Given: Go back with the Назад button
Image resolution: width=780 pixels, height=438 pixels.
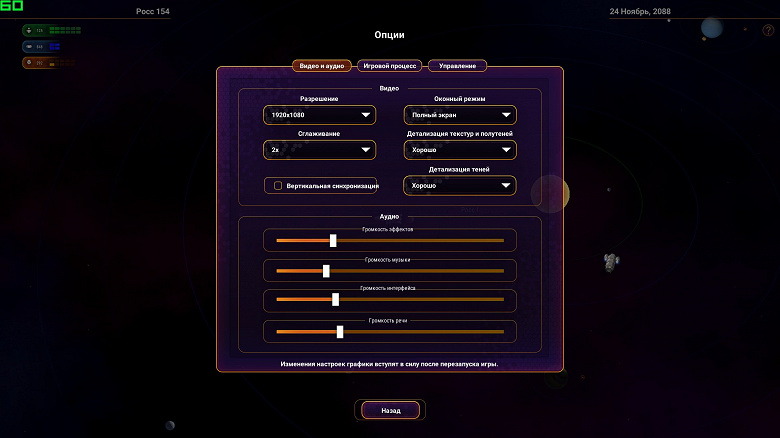Looking at the screenshot, I should tap(390, 410).
